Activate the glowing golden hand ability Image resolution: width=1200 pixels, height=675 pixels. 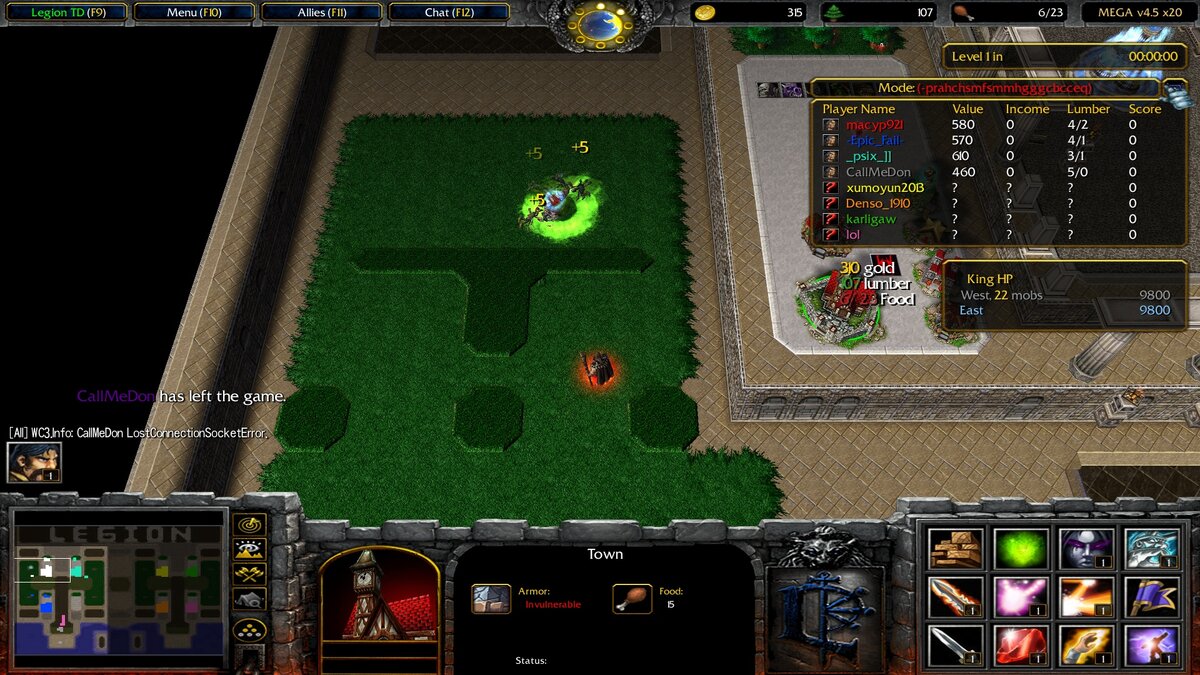point(1086,645)
